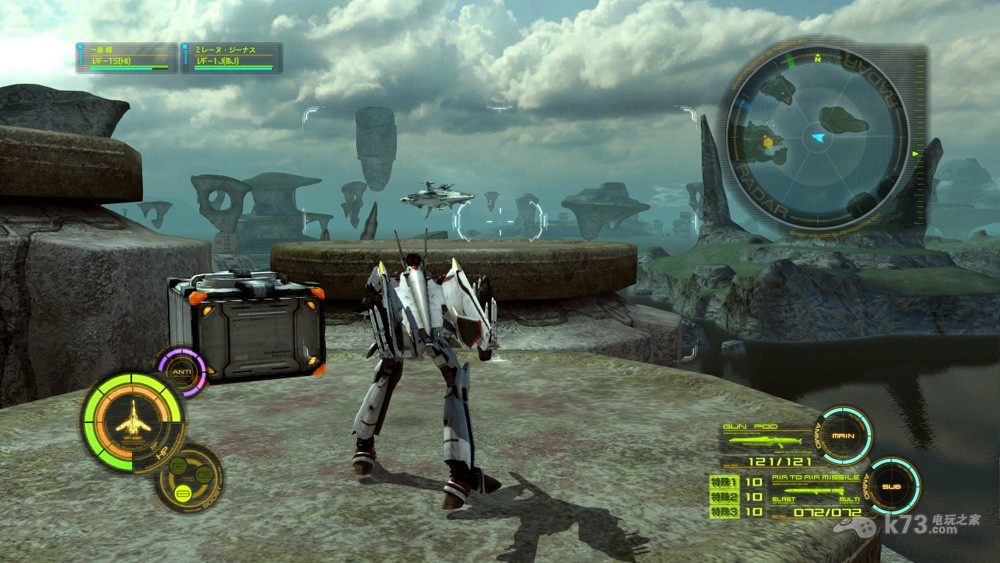Select special weapon slot 特殊1
This screenshot has height=563, width=1000.
pos(722,481)
